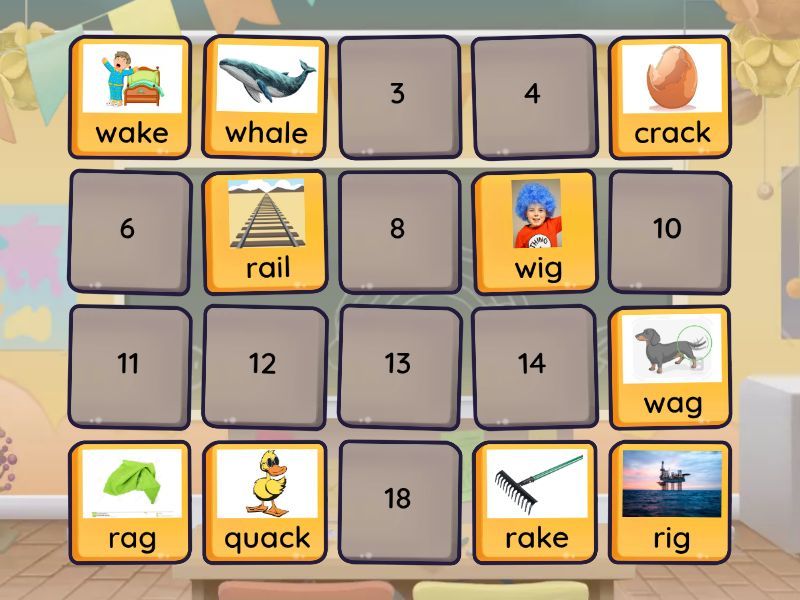Image resolution: width=800 pixels, height=600 pixels.
Task: Reveal hidden tile number 6
Action: tap(128, 231)
